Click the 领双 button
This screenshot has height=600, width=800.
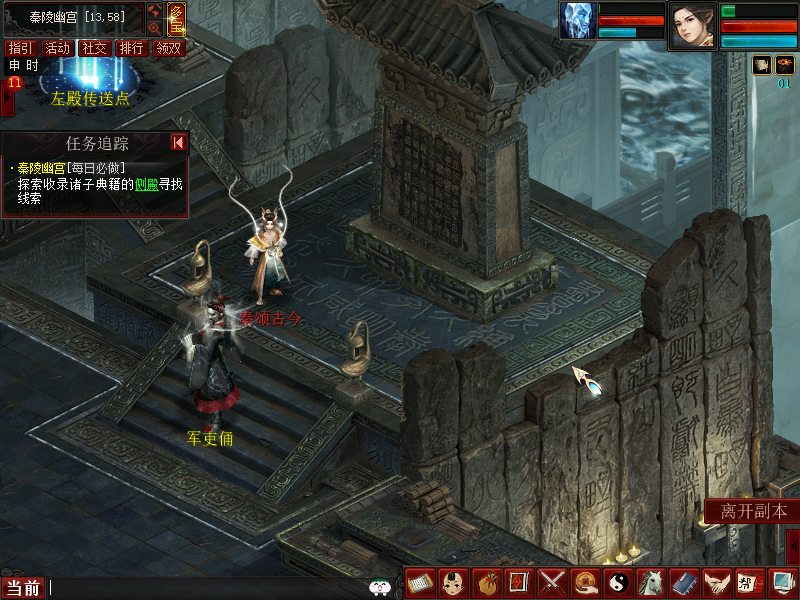click(168, 48)
